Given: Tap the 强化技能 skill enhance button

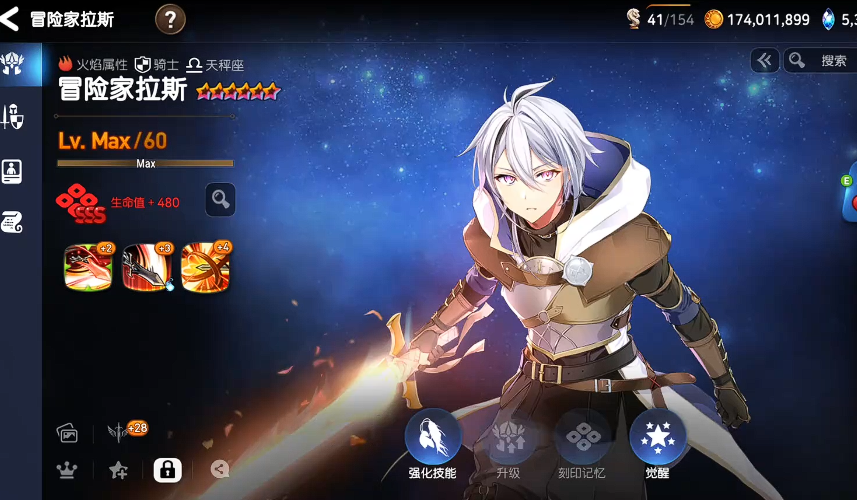Looking at the screenshot, I should click(432, 440).
